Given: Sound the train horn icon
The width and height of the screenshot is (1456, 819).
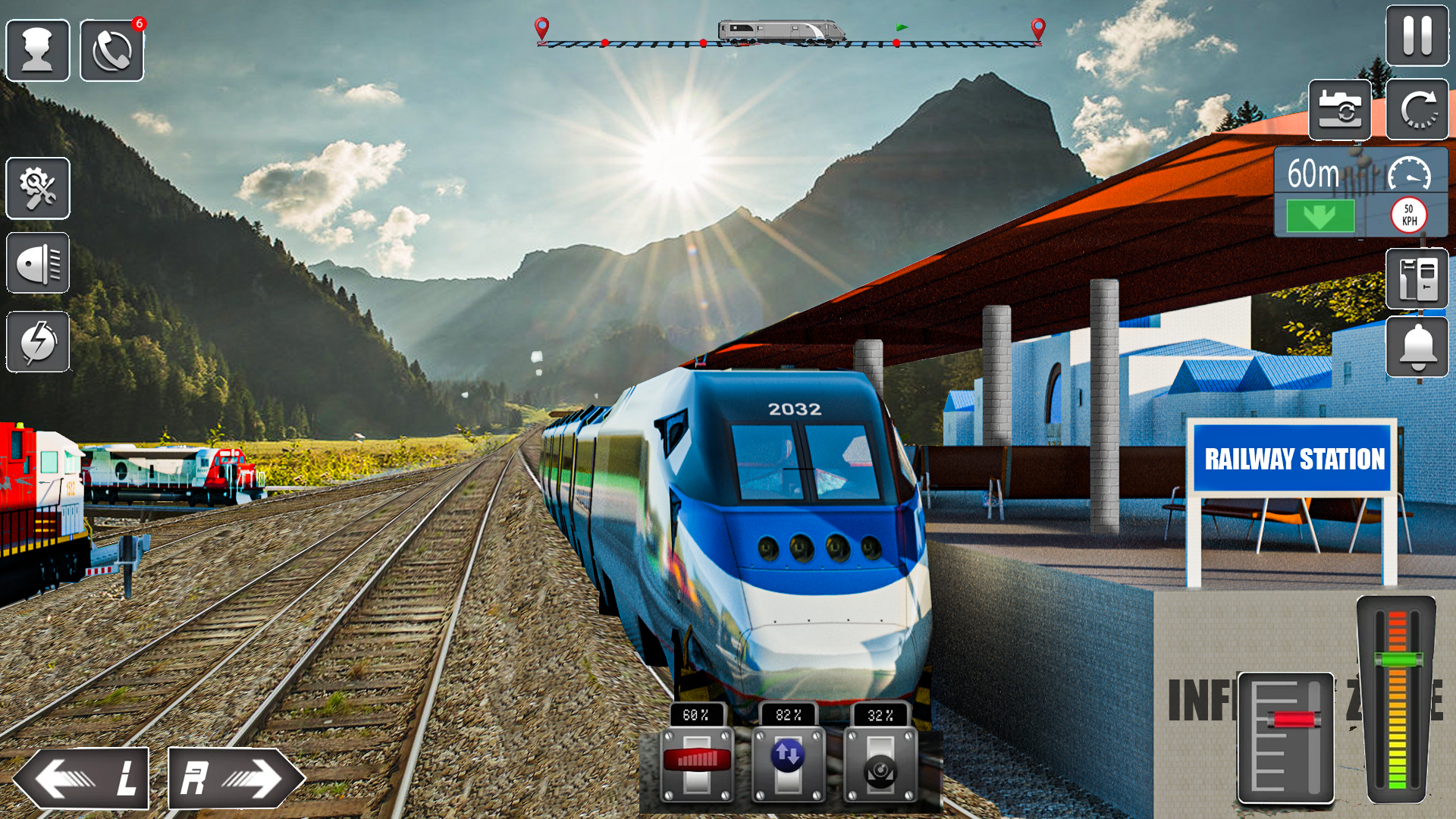Looking at the screenshot, I should pyautogui.click(x=37, y=265).
